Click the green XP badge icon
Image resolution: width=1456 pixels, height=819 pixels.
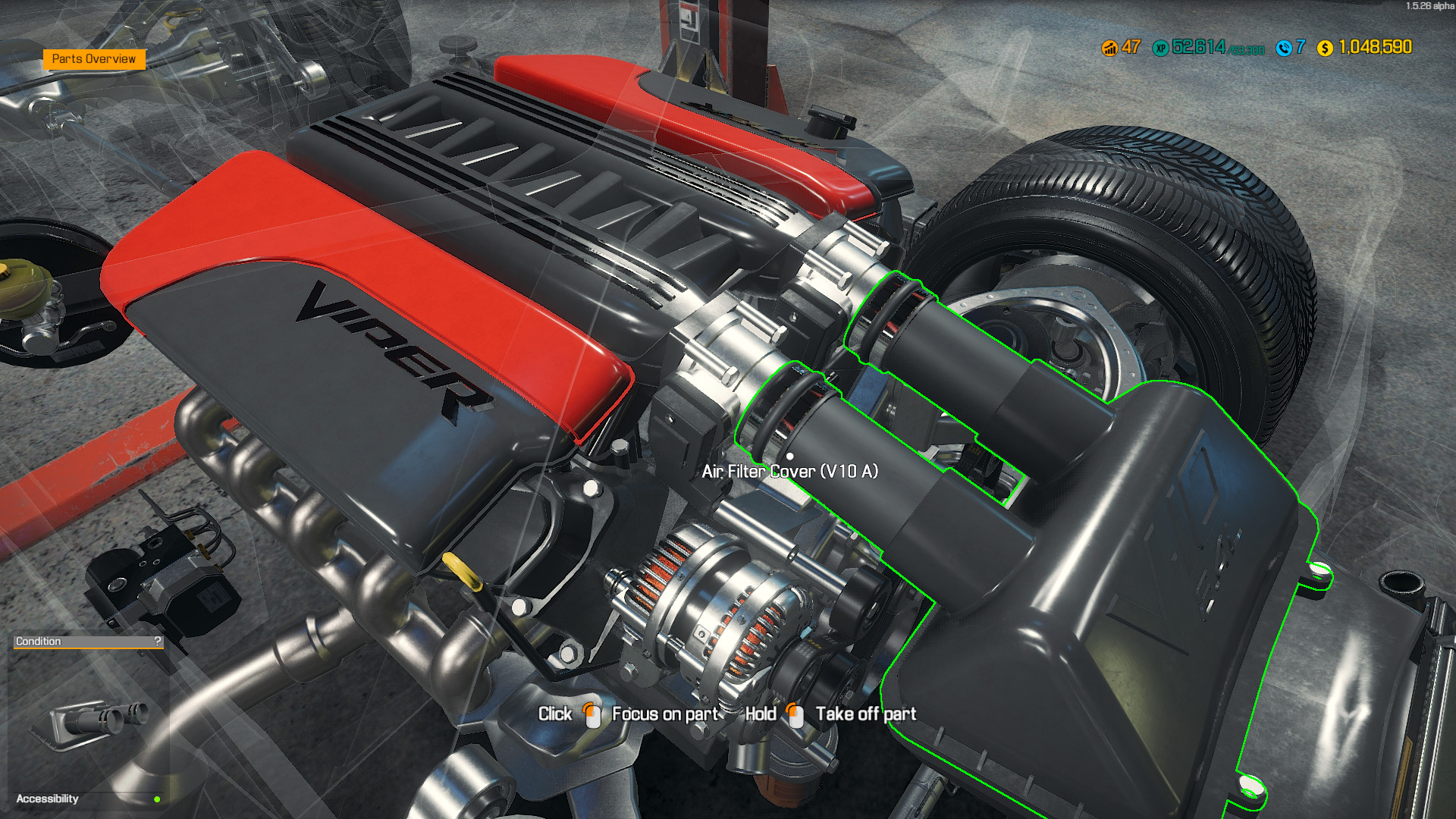point(1160,47)
